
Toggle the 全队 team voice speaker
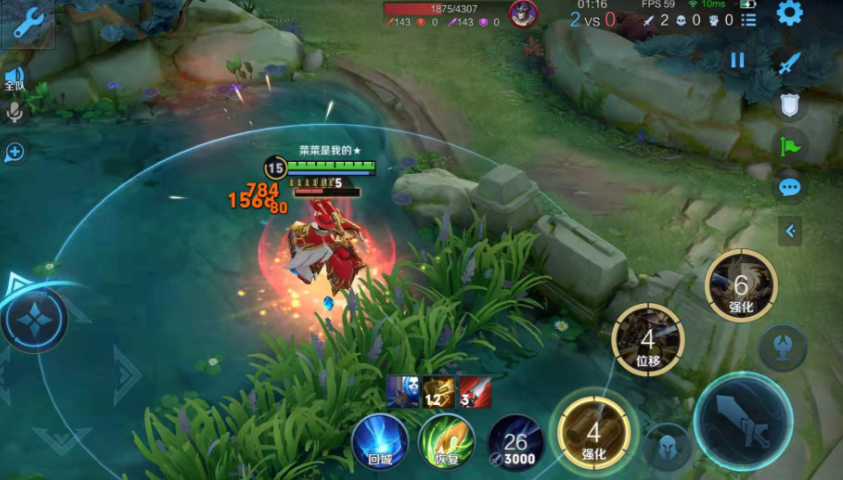(14, 78)
